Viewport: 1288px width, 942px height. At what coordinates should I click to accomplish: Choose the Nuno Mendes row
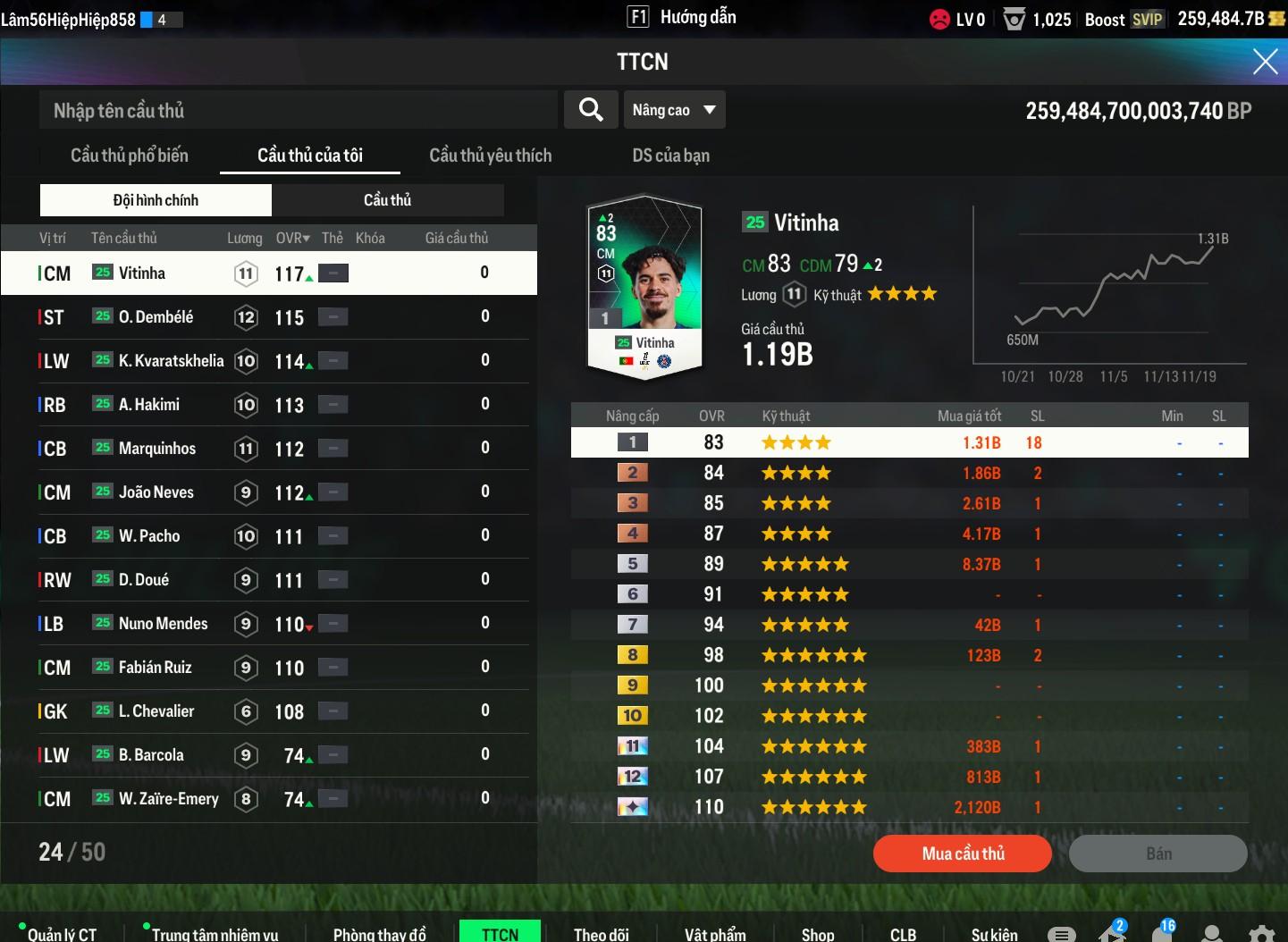click(x=268, y=624)
